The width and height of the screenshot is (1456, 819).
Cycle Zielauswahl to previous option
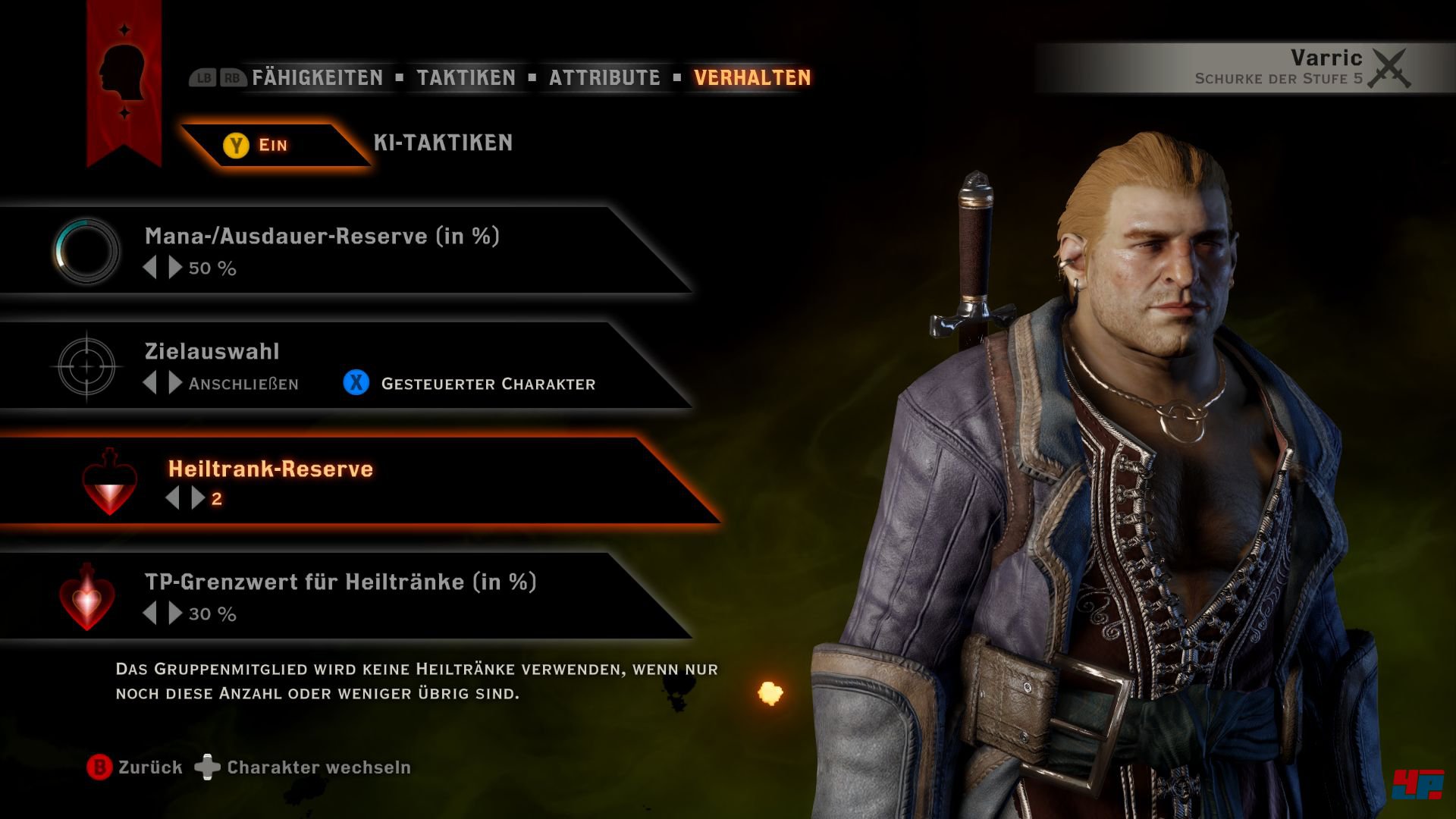point(150,383)
